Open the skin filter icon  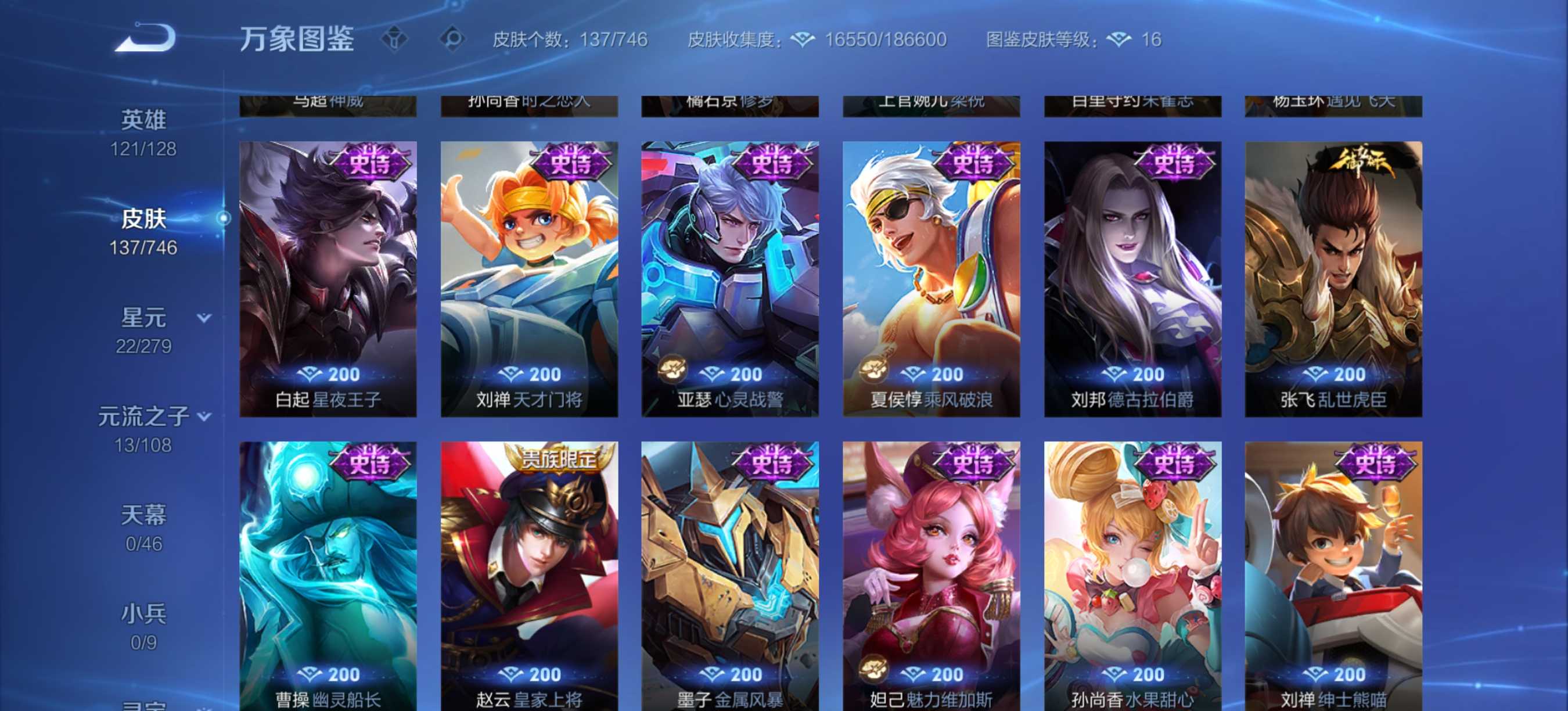pyautogui.click(x=395, y=38)
